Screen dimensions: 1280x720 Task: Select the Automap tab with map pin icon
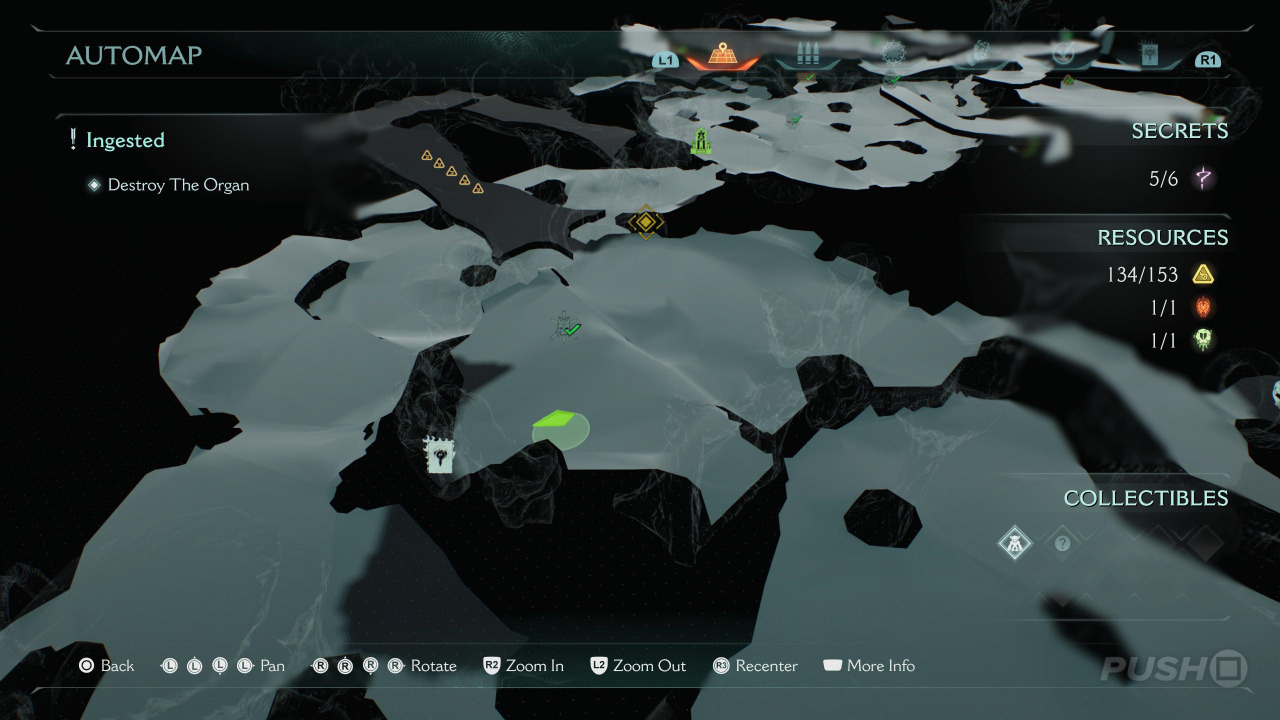(722, 55)
